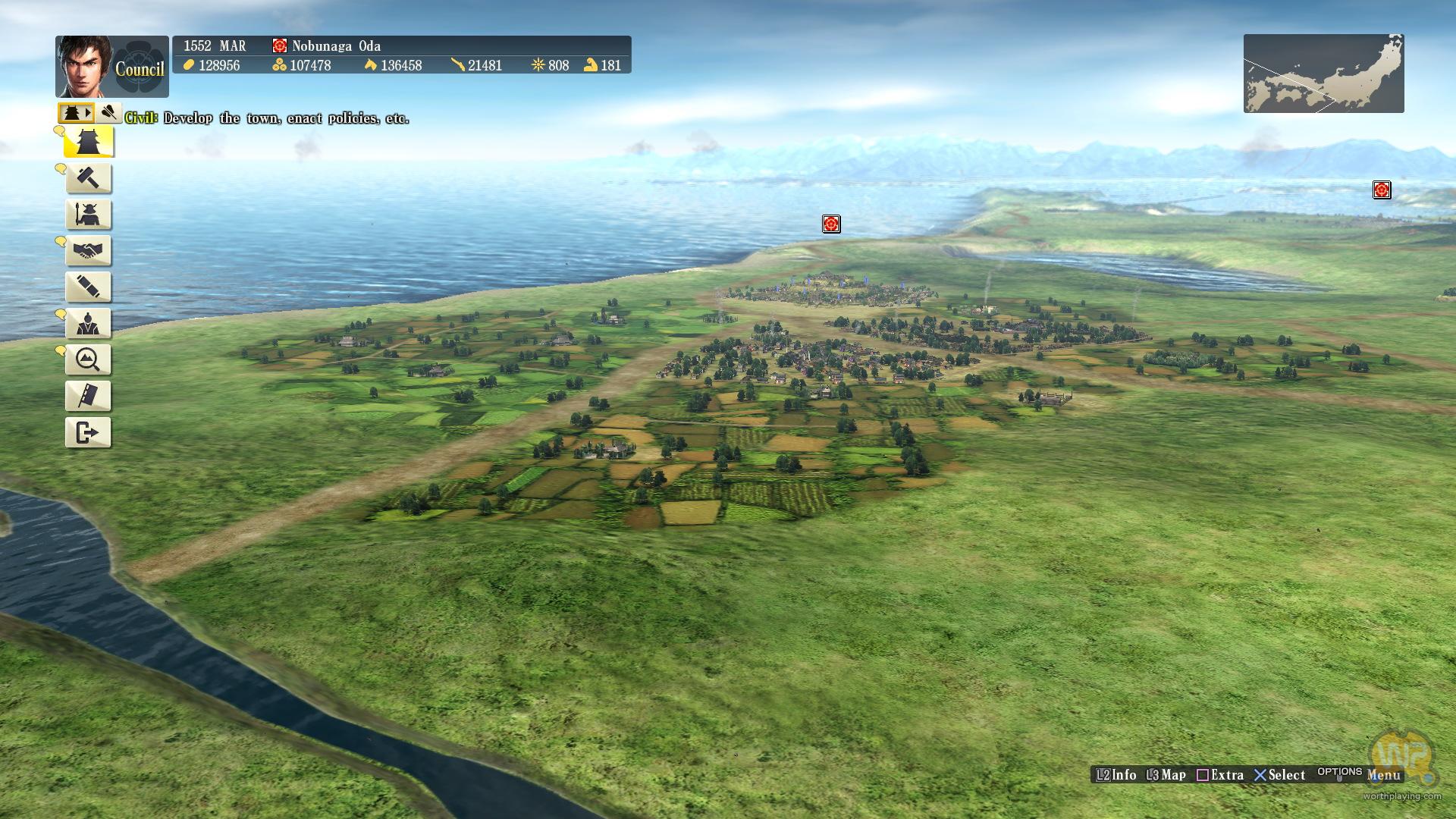Open the seated officer personnel command

[x=89, y=324]
